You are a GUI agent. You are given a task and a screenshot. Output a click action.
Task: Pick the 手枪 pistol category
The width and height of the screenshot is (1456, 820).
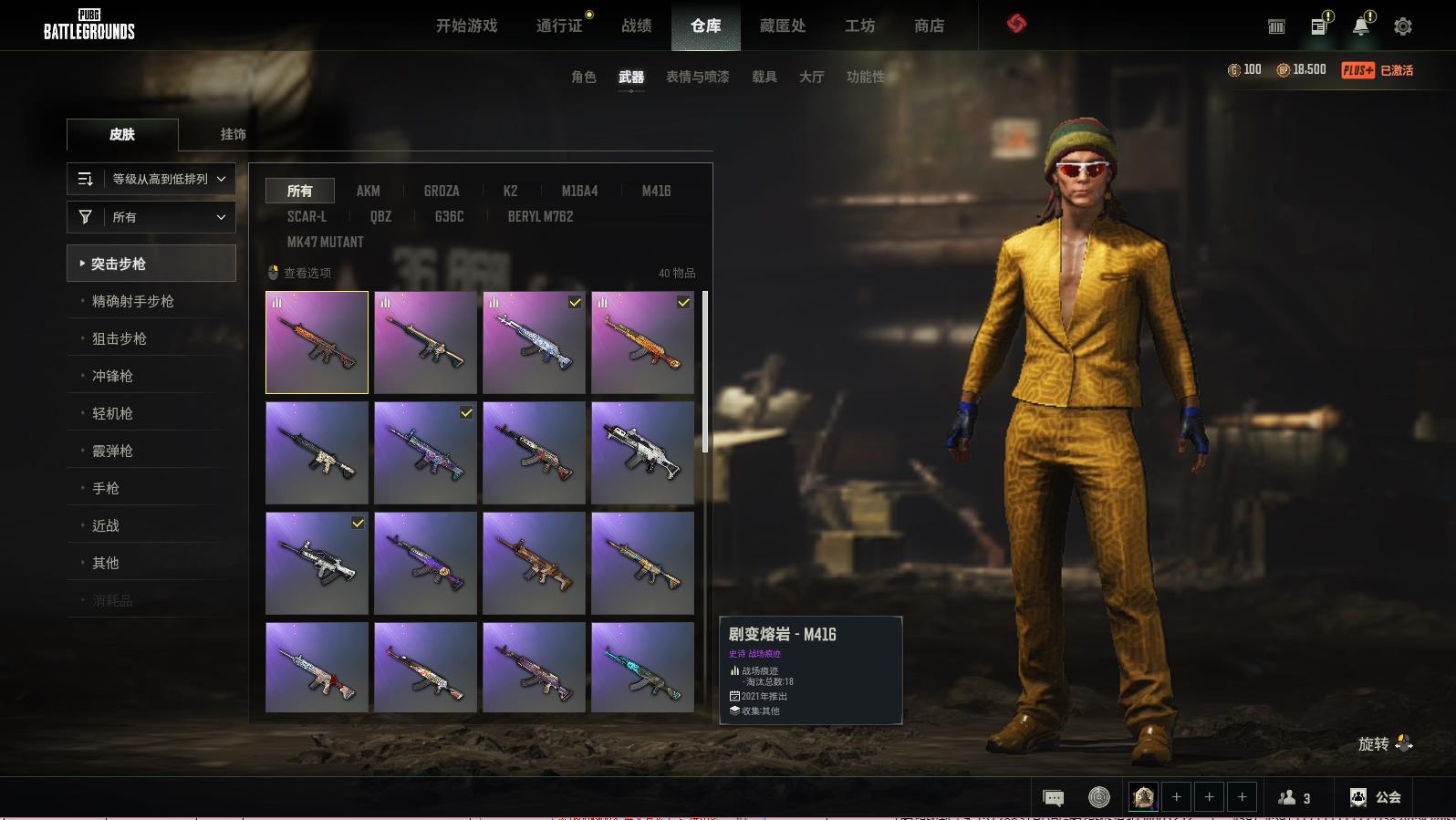tap(106, 488)
